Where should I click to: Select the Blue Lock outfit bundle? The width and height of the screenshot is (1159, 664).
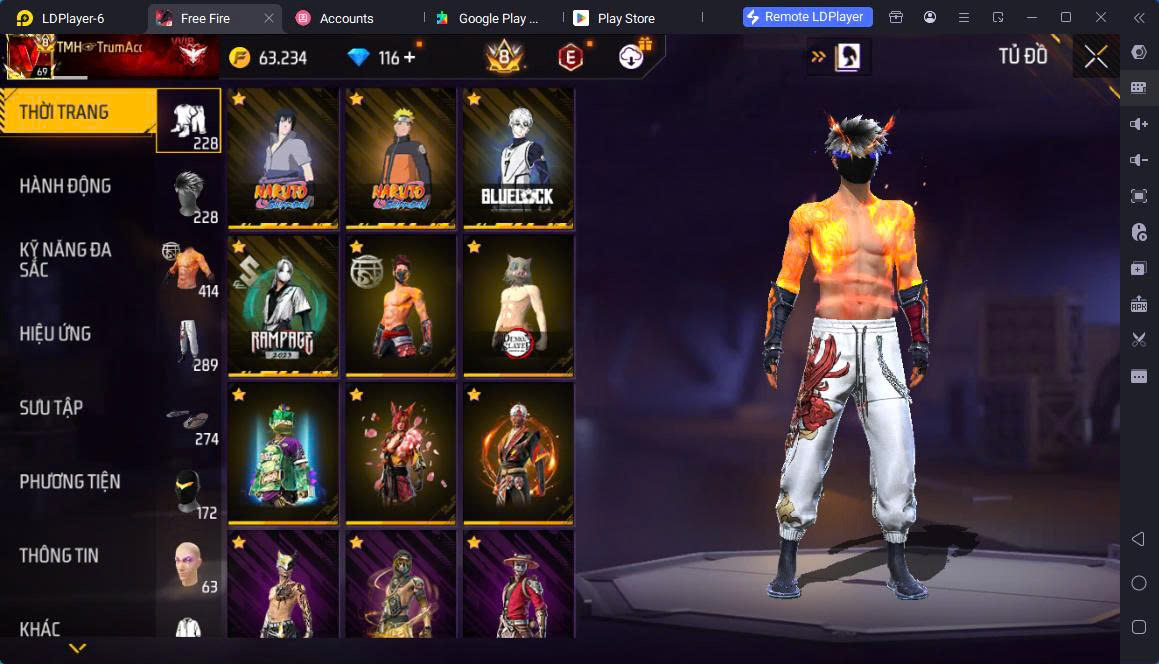coord(518,158)
